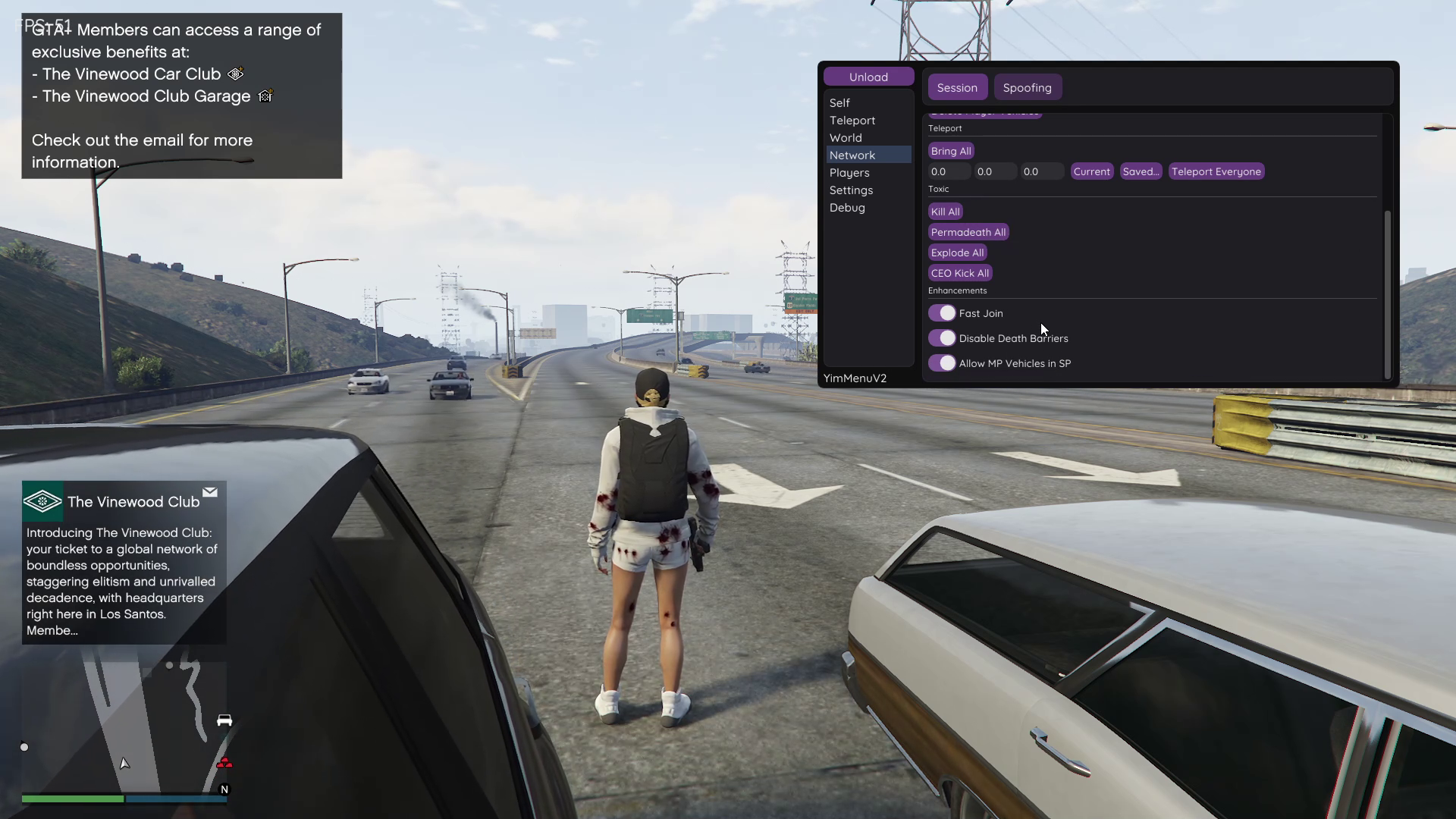Click the Permadeath All button
This screenshot has height=819, width=1456.
[x=968, y=232]
